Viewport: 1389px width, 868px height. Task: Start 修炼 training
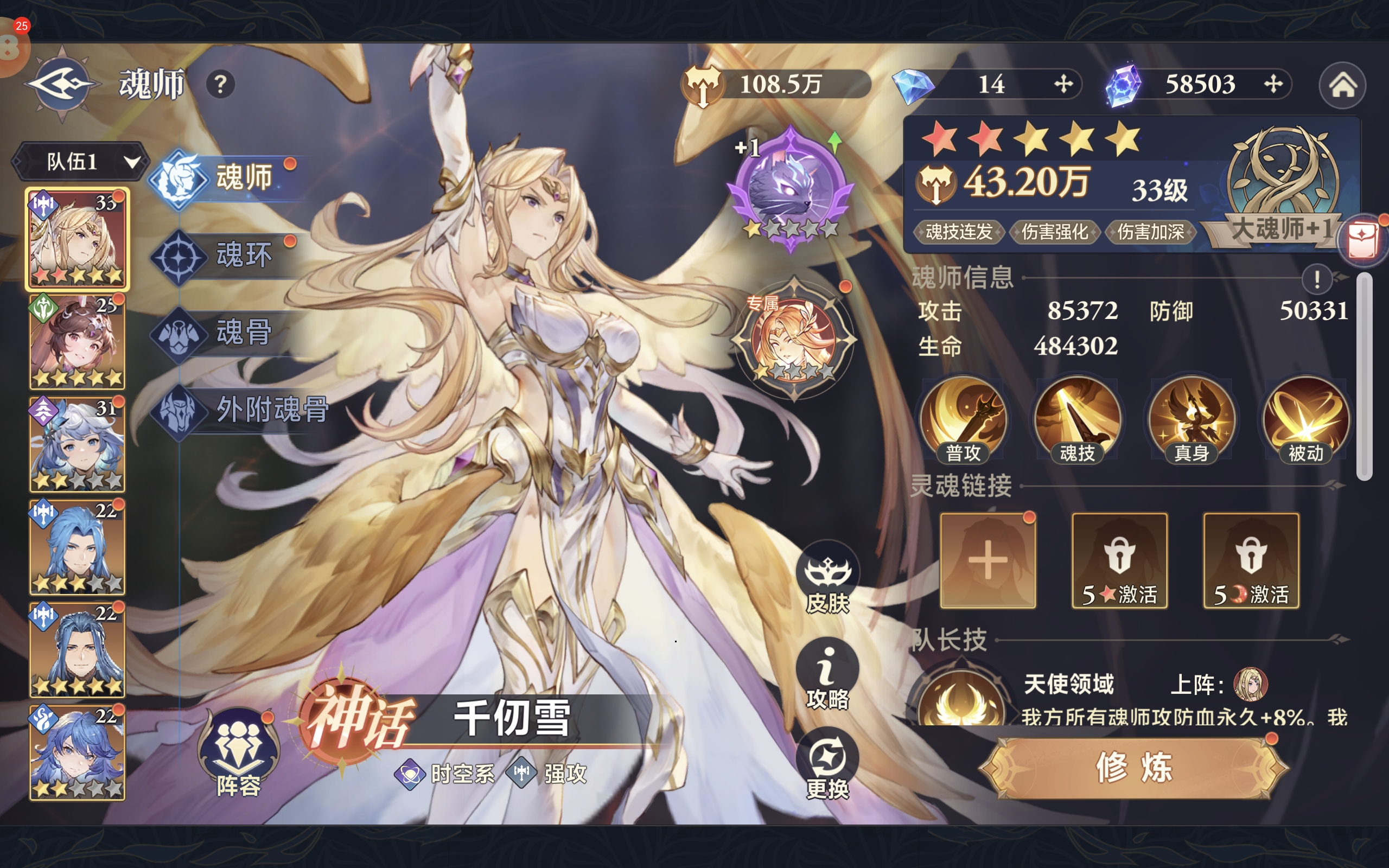click(1133, 768)
